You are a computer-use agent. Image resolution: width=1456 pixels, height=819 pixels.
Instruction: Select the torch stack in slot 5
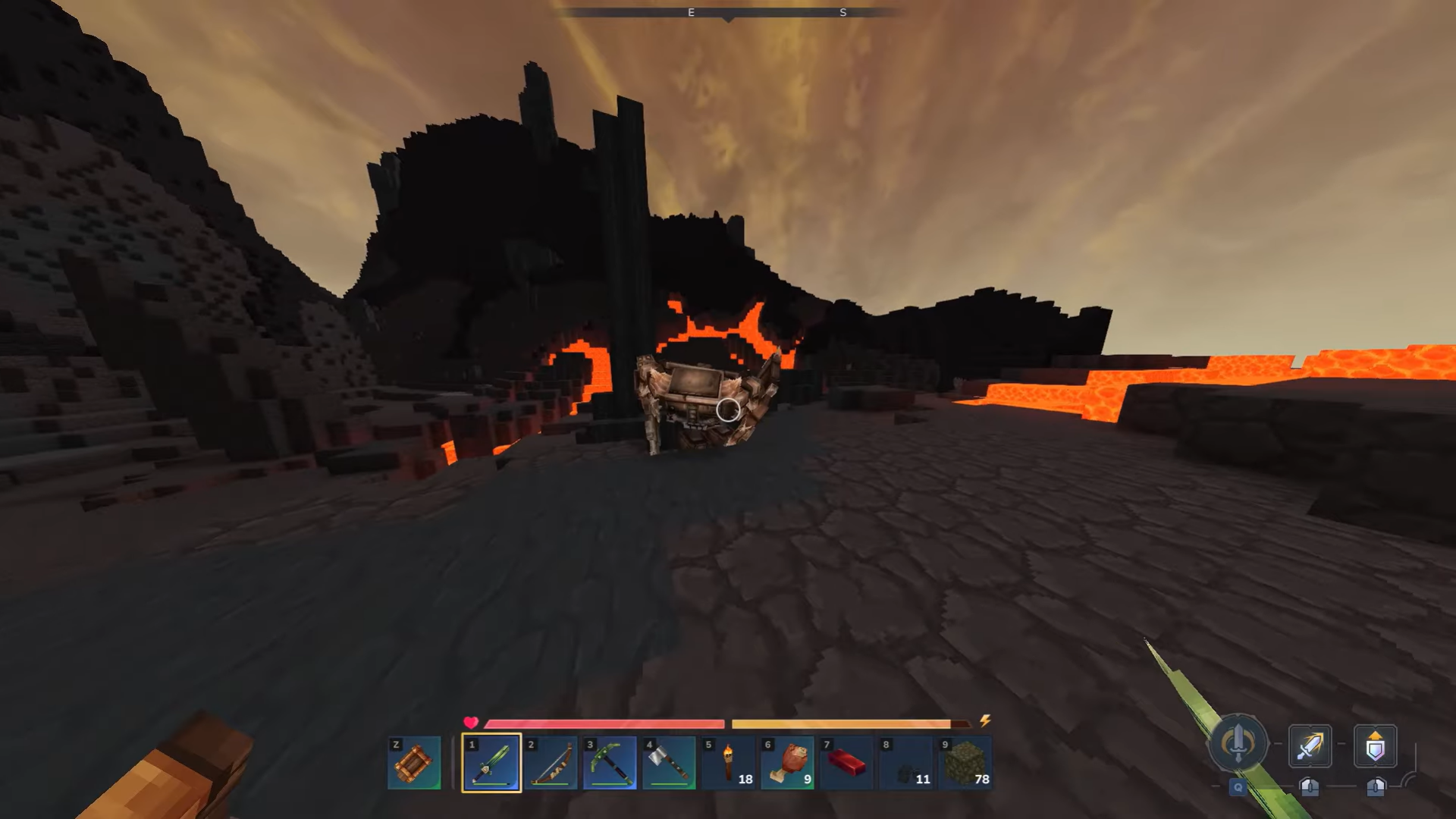[728, 762]
